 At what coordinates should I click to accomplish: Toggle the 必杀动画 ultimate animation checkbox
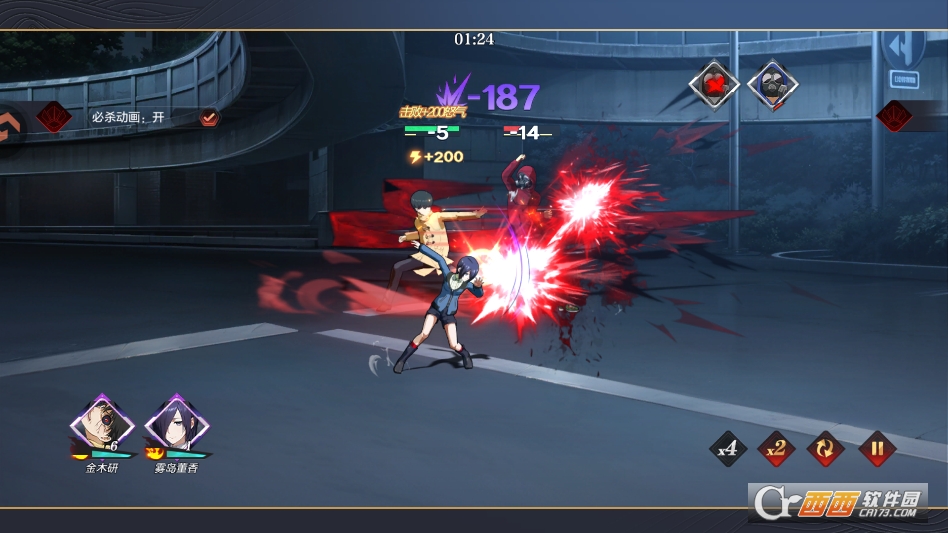209,117
